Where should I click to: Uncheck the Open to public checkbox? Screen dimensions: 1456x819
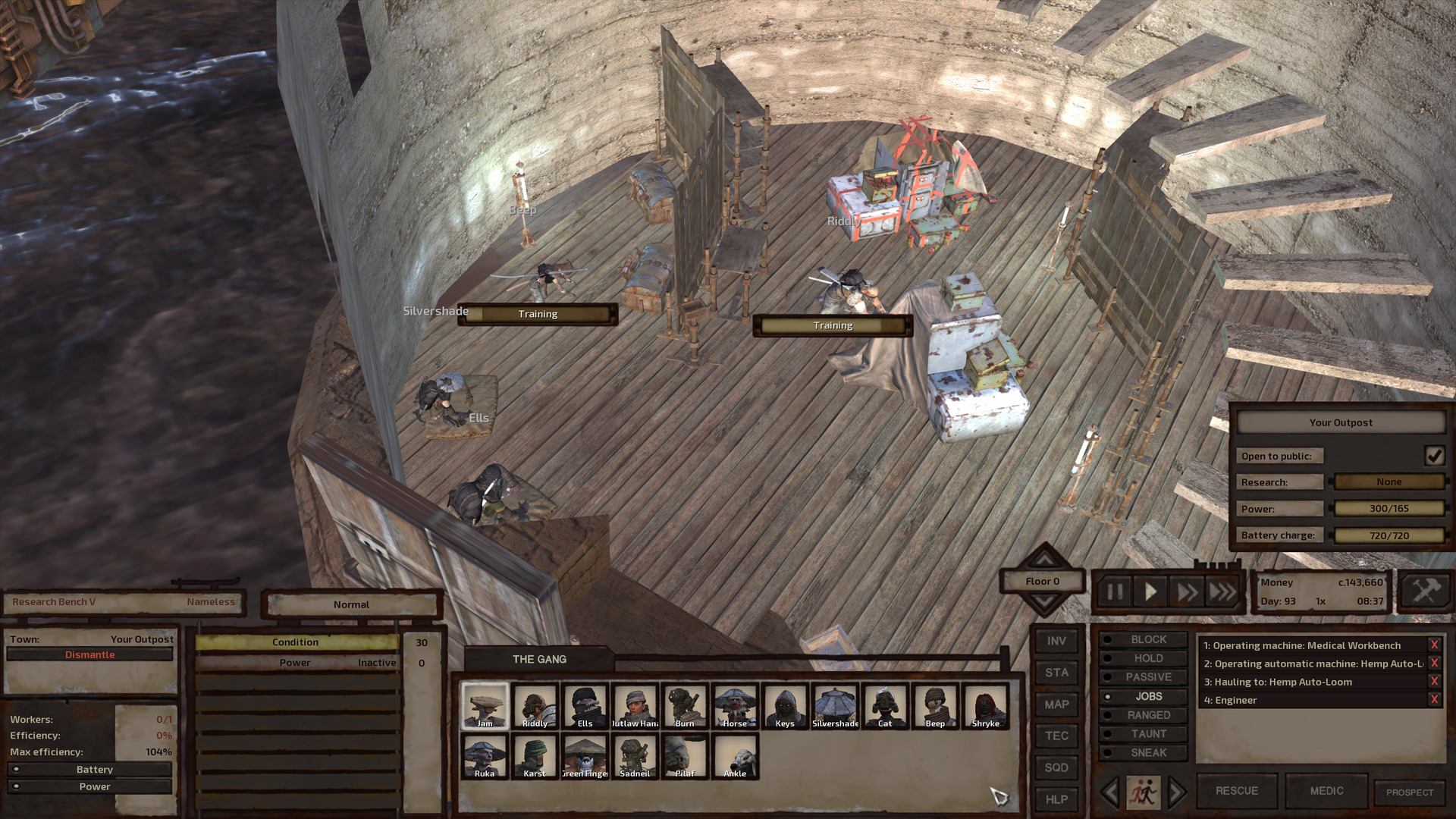1434,456
